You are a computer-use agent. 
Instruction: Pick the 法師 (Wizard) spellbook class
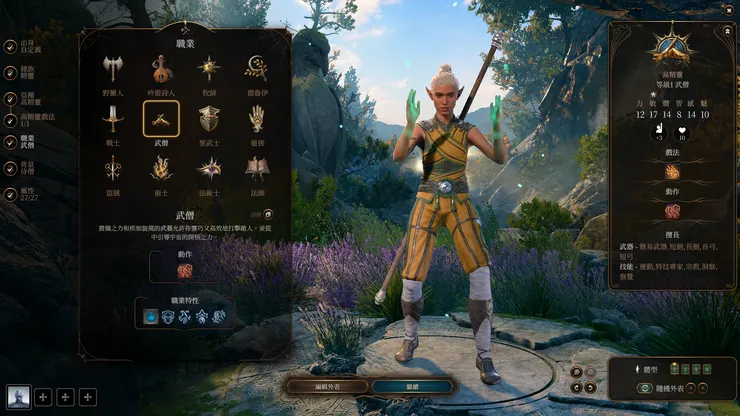click(257, 169)
